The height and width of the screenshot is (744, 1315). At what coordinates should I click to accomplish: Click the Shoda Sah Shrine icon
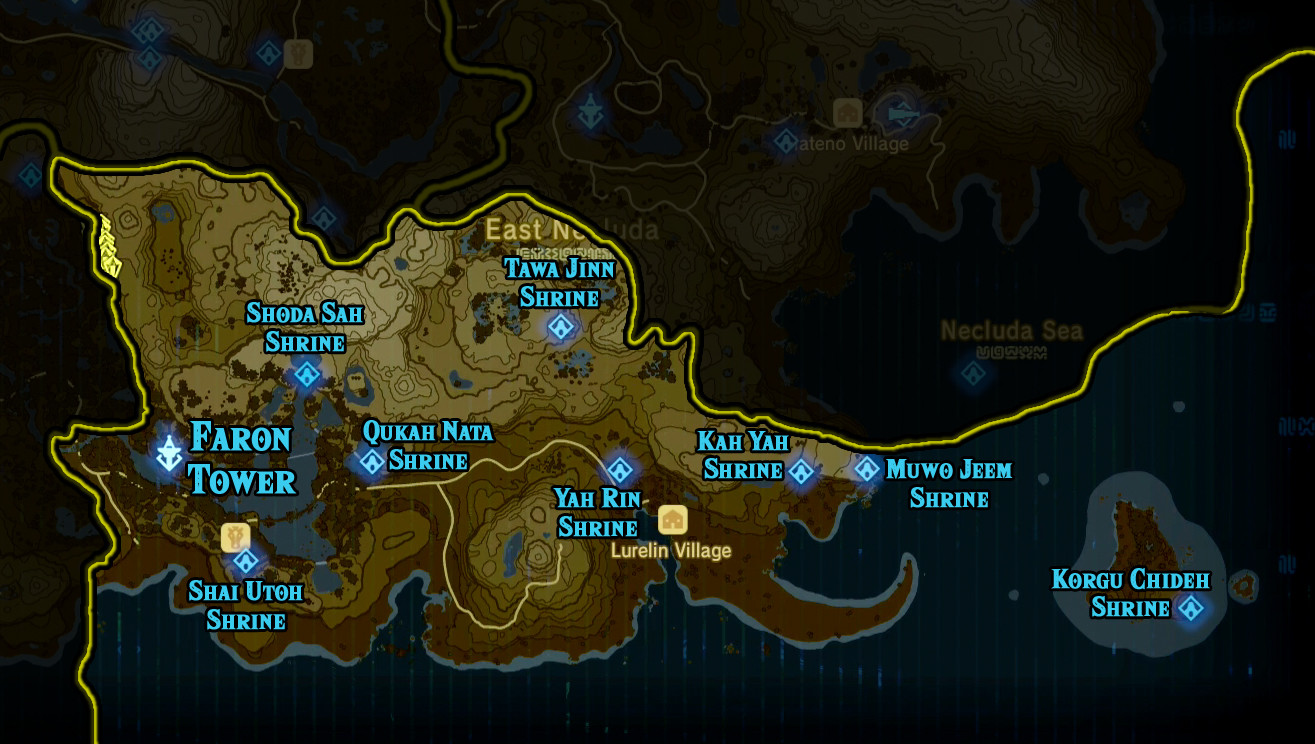(308, 375)
